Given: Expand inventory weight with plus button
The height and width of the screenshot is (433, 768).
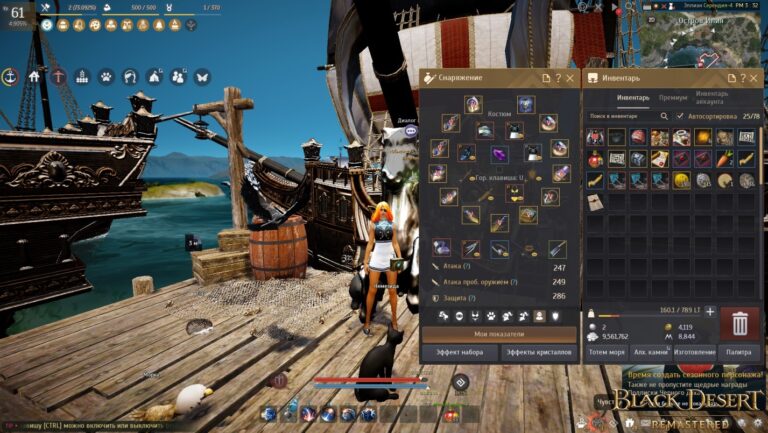Looking at the screenshot, I should pos(711,311).
